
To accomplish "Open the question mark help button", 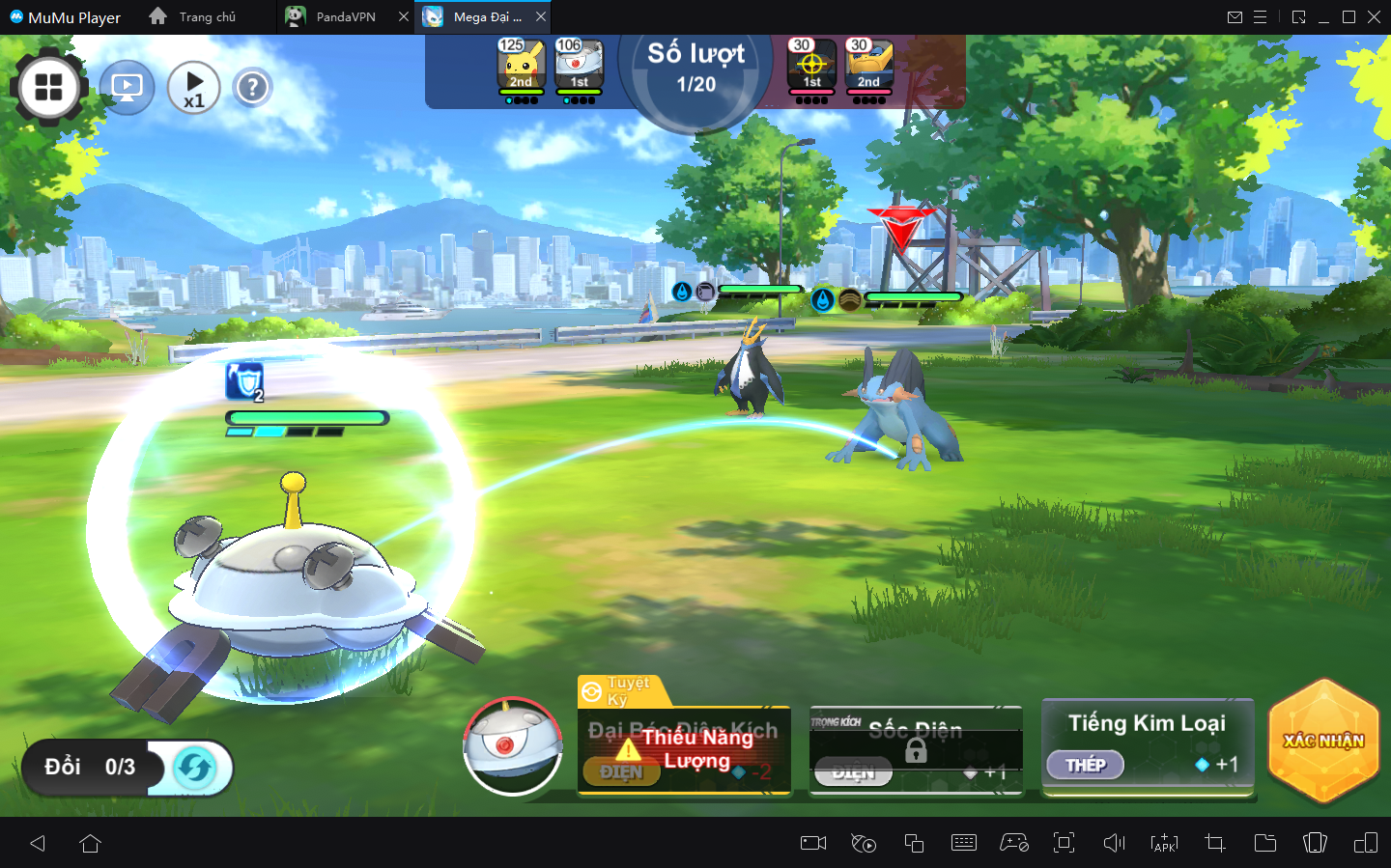I will (x=252, y=88).
